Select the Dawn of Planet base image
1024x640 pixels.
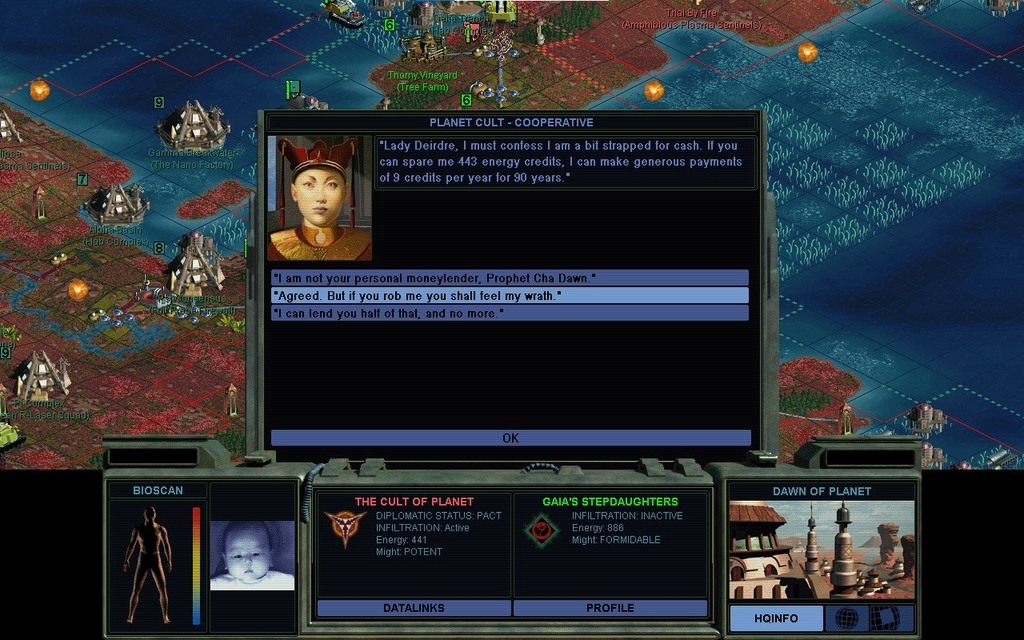tap(821, 550)
